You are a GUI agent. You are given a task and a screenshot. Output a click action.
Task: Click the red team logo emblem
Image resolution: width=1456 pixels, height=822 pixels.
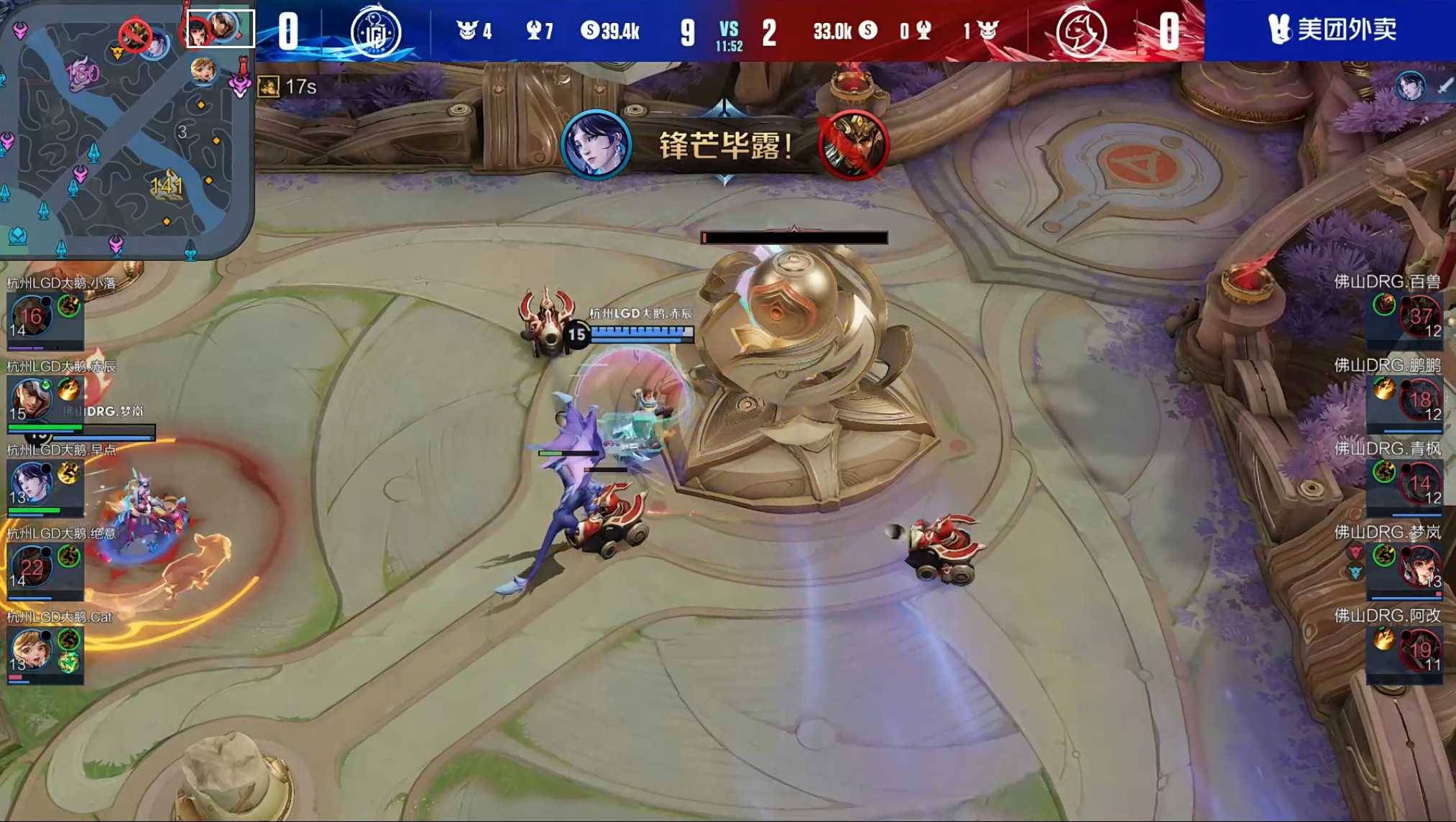[x=1081, y=31]
